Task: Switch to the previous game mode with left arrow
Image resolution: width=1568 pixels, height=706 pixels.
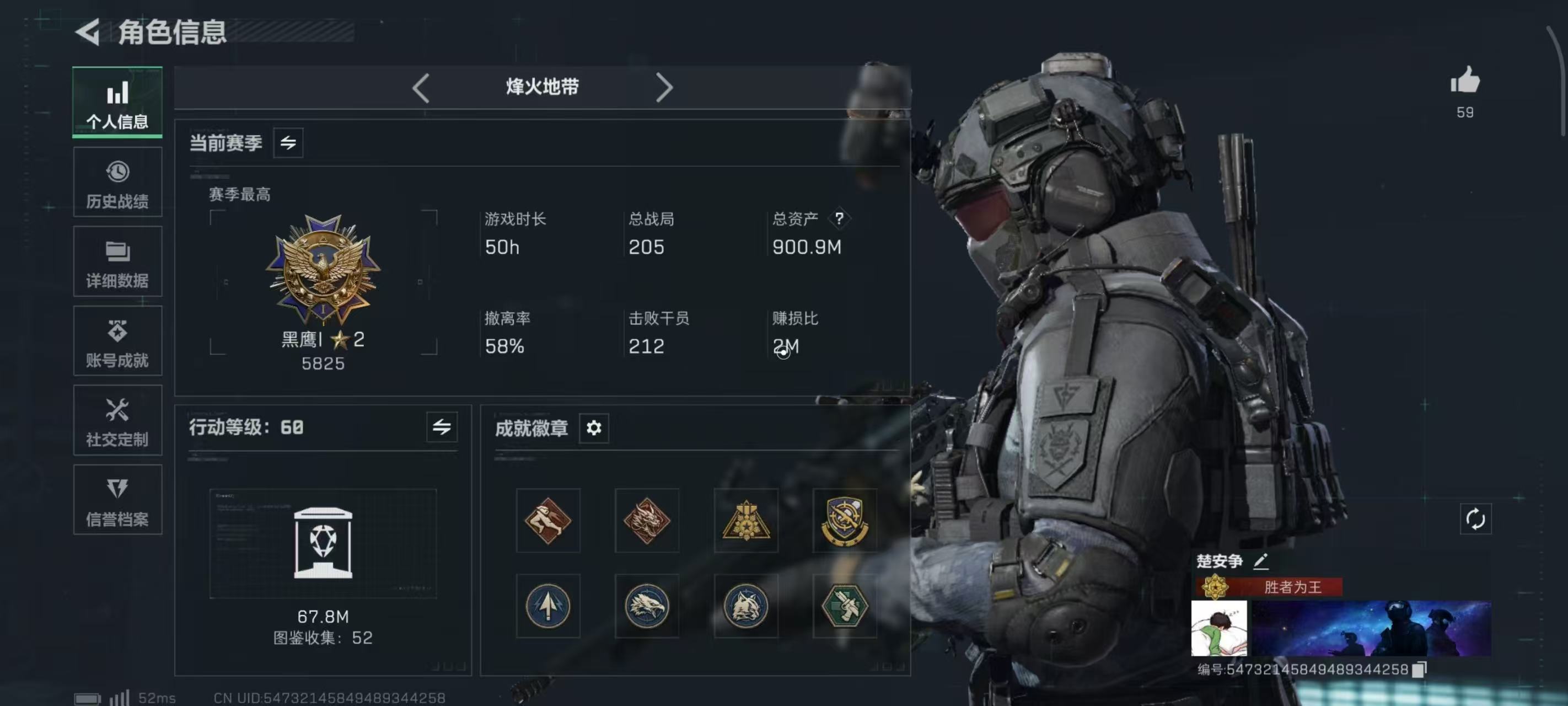Action: tap(421, 88)
